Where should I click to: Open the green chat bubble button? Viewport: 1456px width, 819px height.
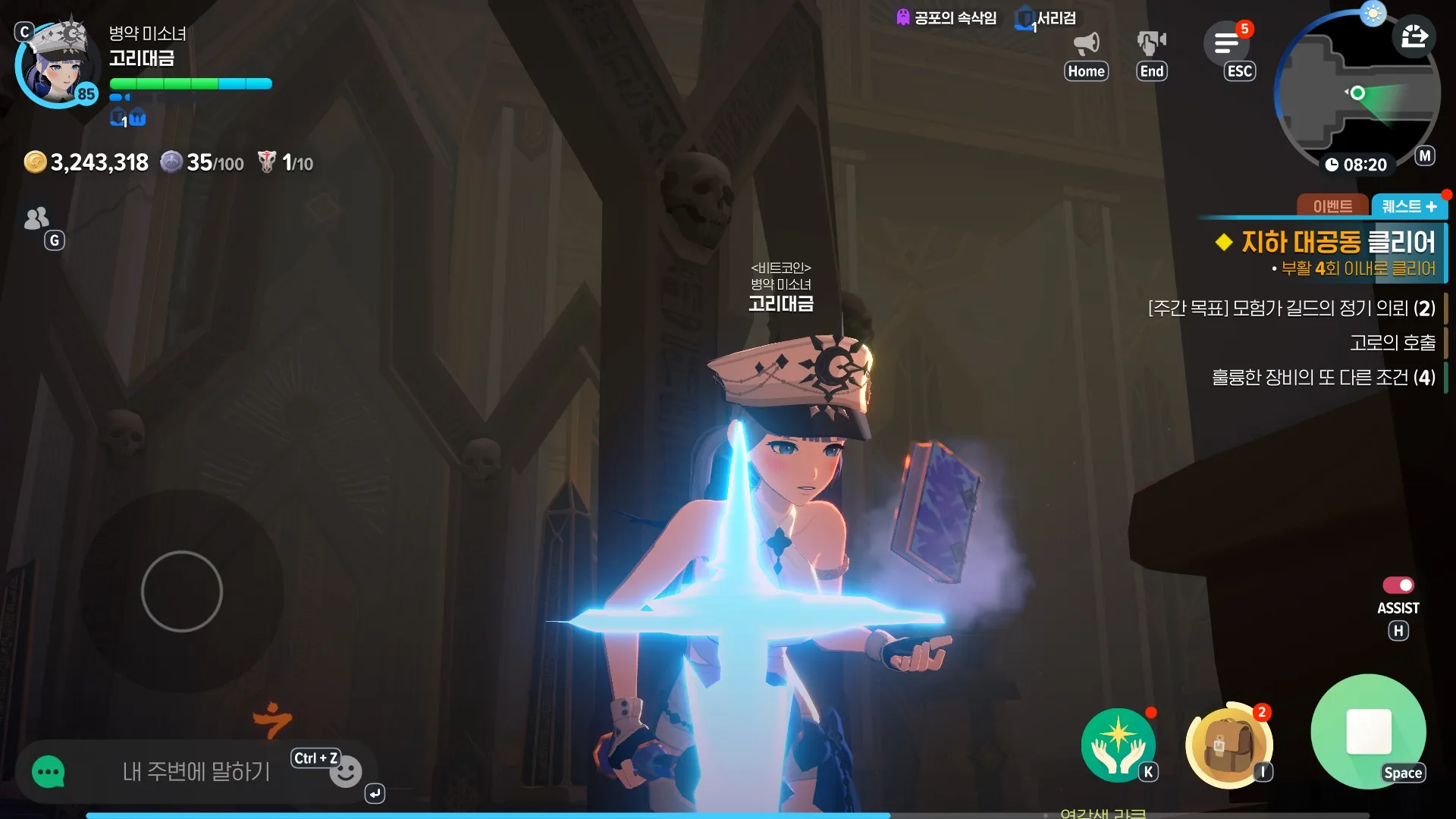(x=49, y=773)
